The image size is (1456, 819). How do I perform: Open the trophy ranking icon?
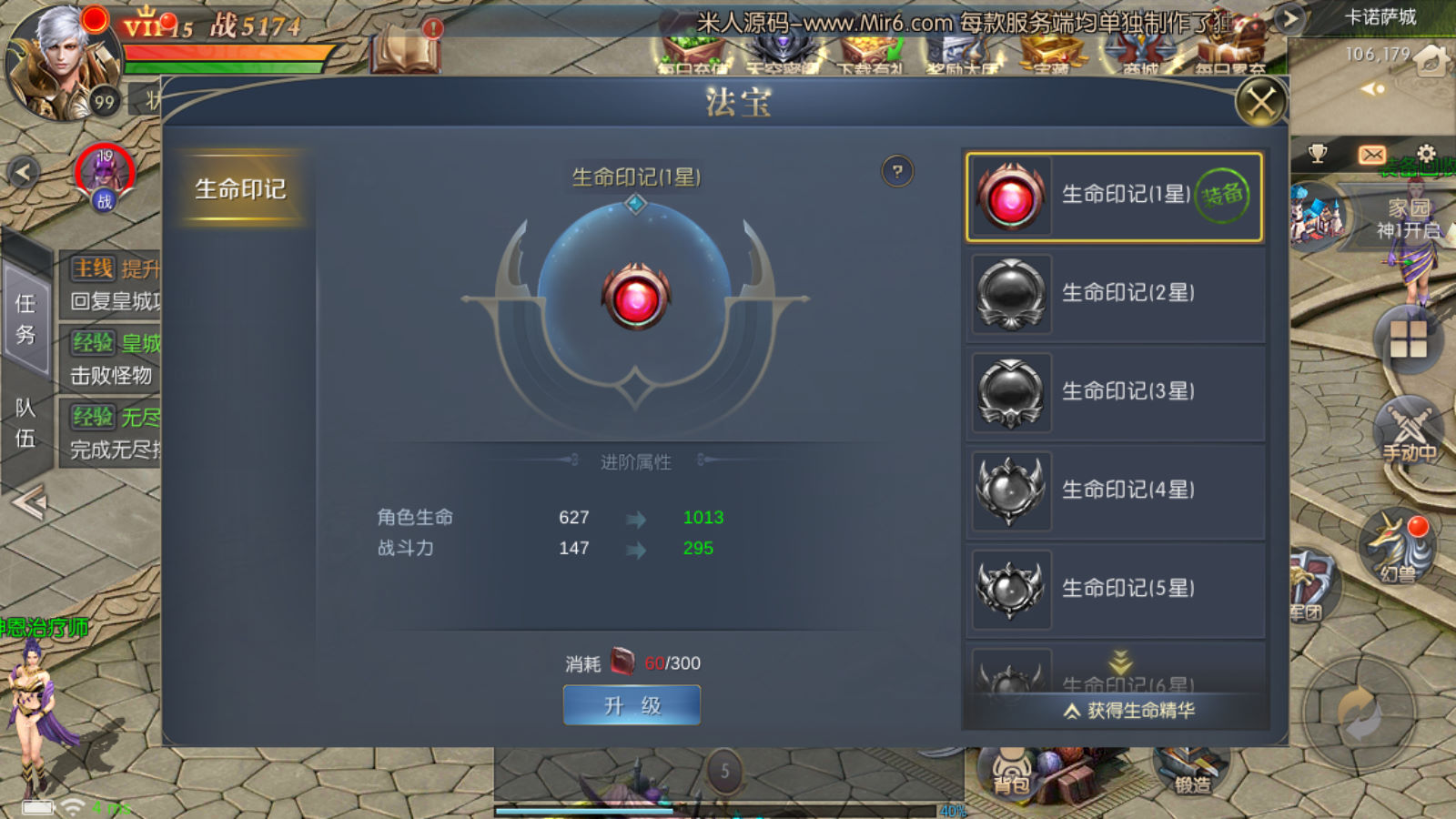pos(1317,154)
